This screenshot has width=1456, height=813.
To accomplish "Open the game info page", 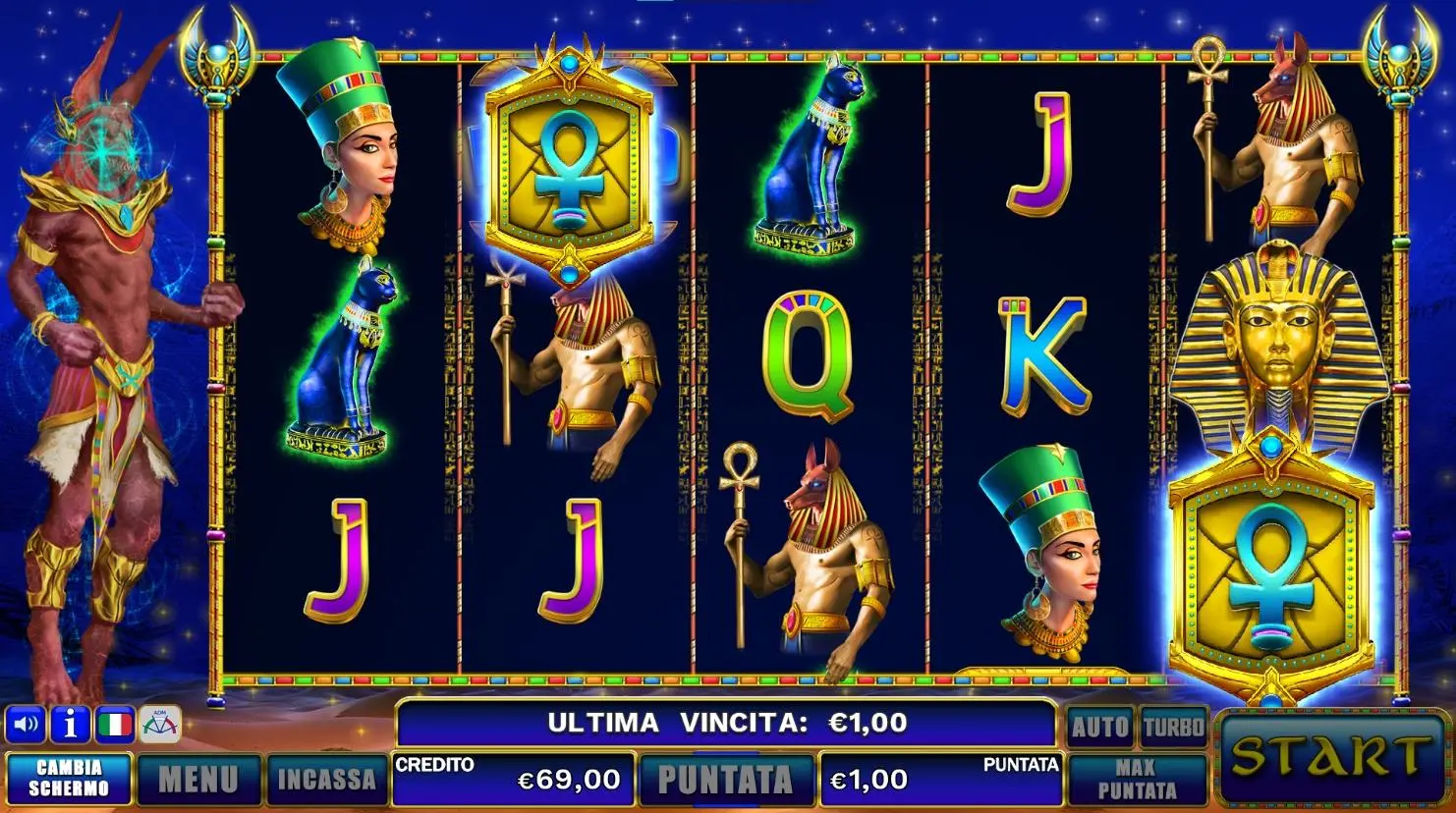I will click(71, 726).
